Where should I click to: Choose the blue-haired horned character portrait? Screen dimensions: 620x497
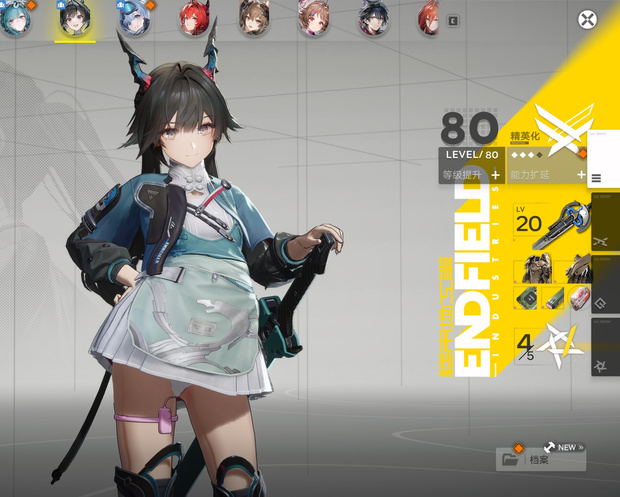coord(133,18)
